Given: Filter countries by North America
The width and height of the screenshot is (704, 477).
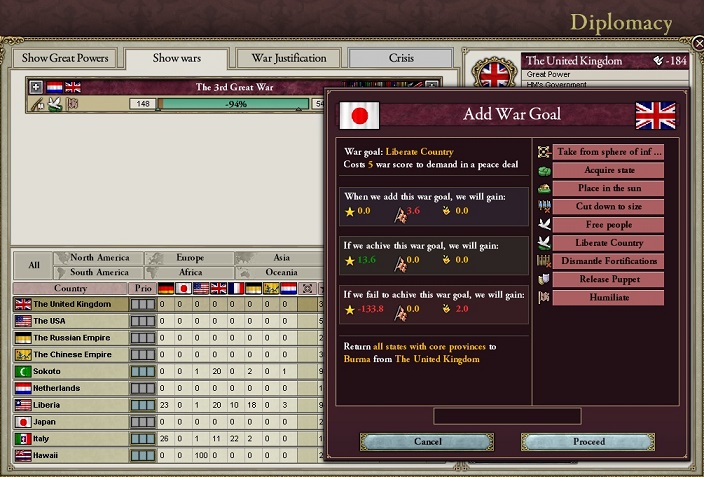Looking at the screenshot, I should (100, 258).
